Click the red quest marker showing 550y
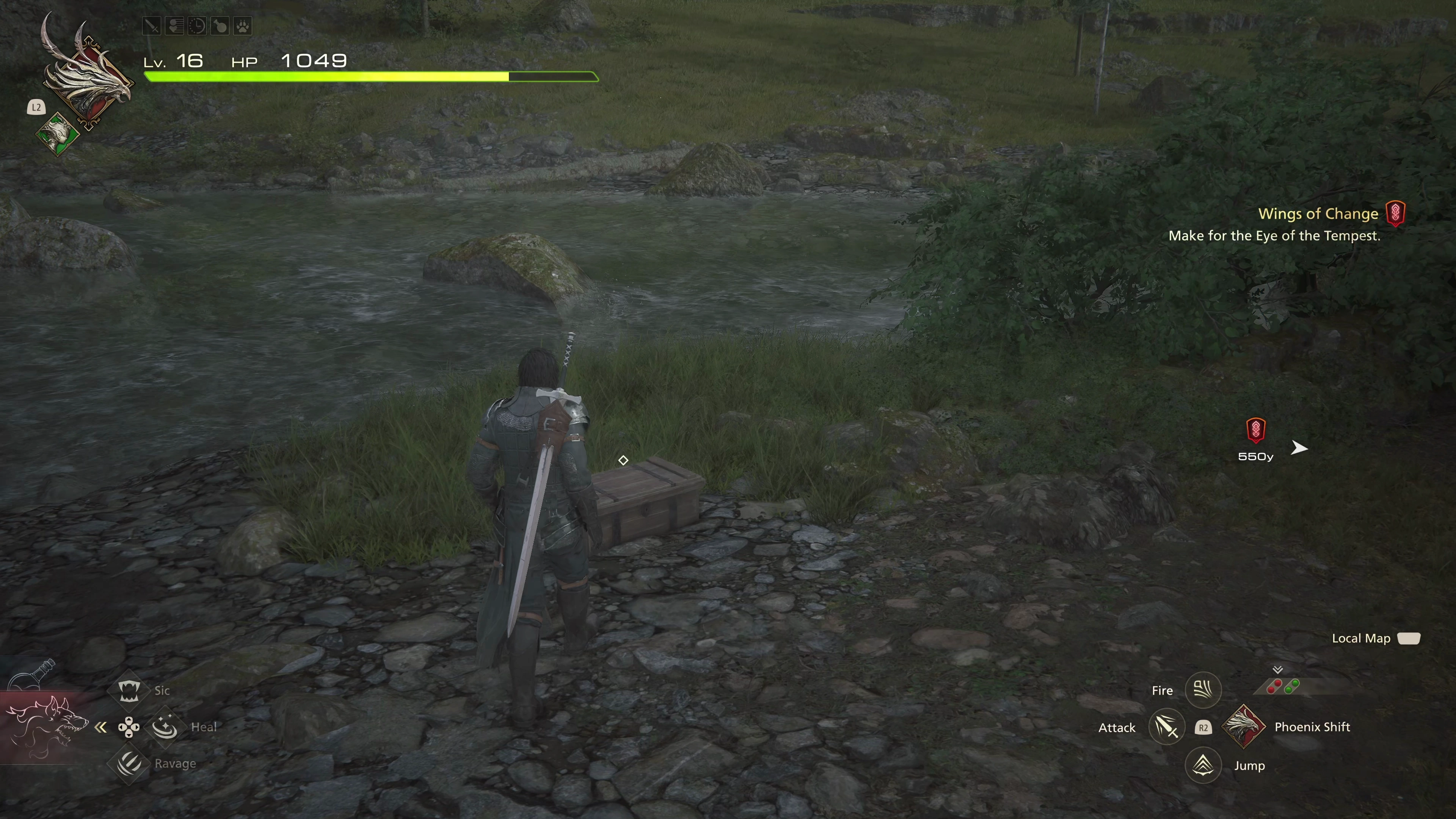Viewport: 1456px width, 819px height. (1255, 430)
